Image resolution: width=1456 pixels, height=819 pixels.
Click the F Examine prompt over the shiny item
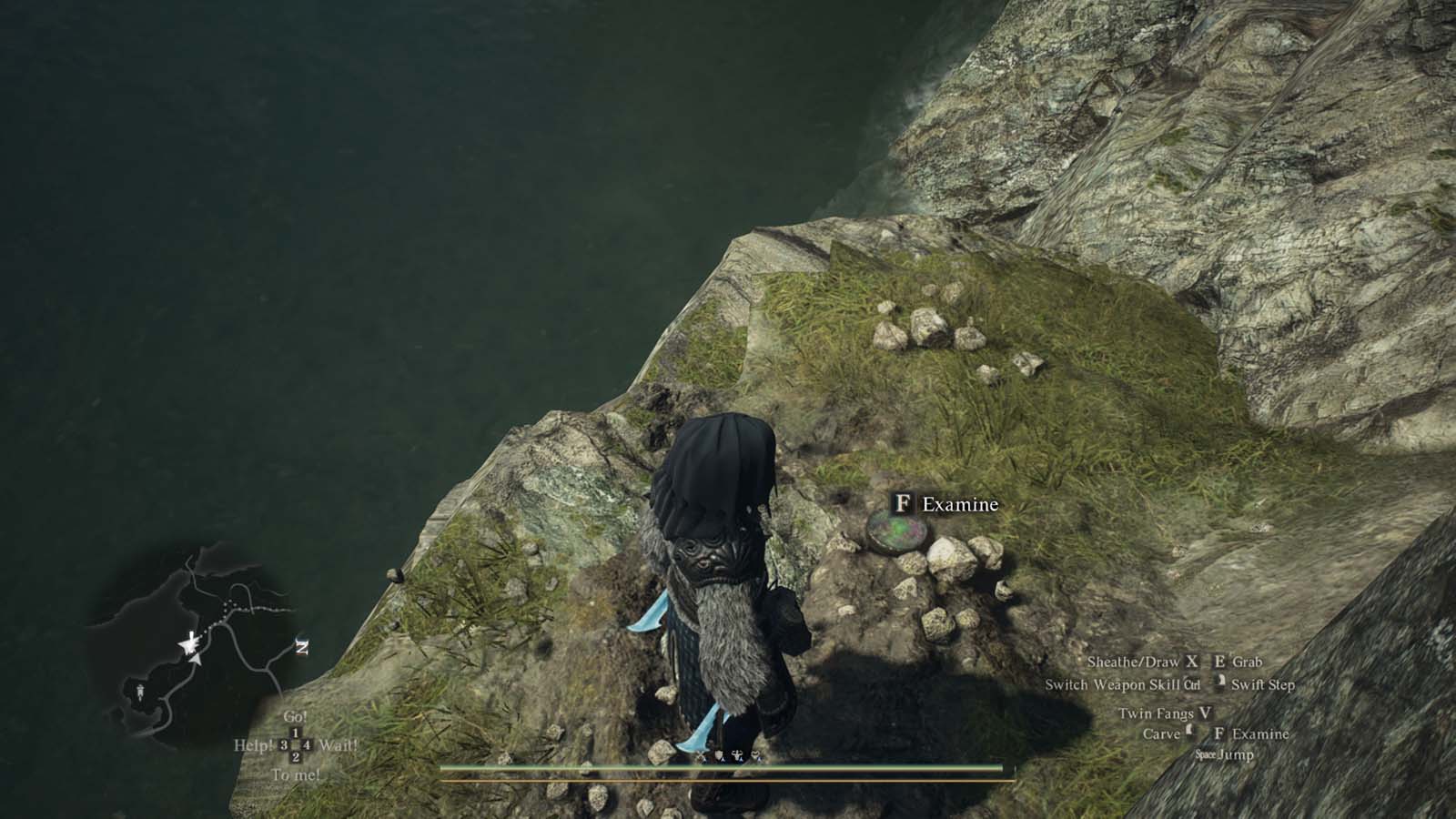tap(943, 503)
